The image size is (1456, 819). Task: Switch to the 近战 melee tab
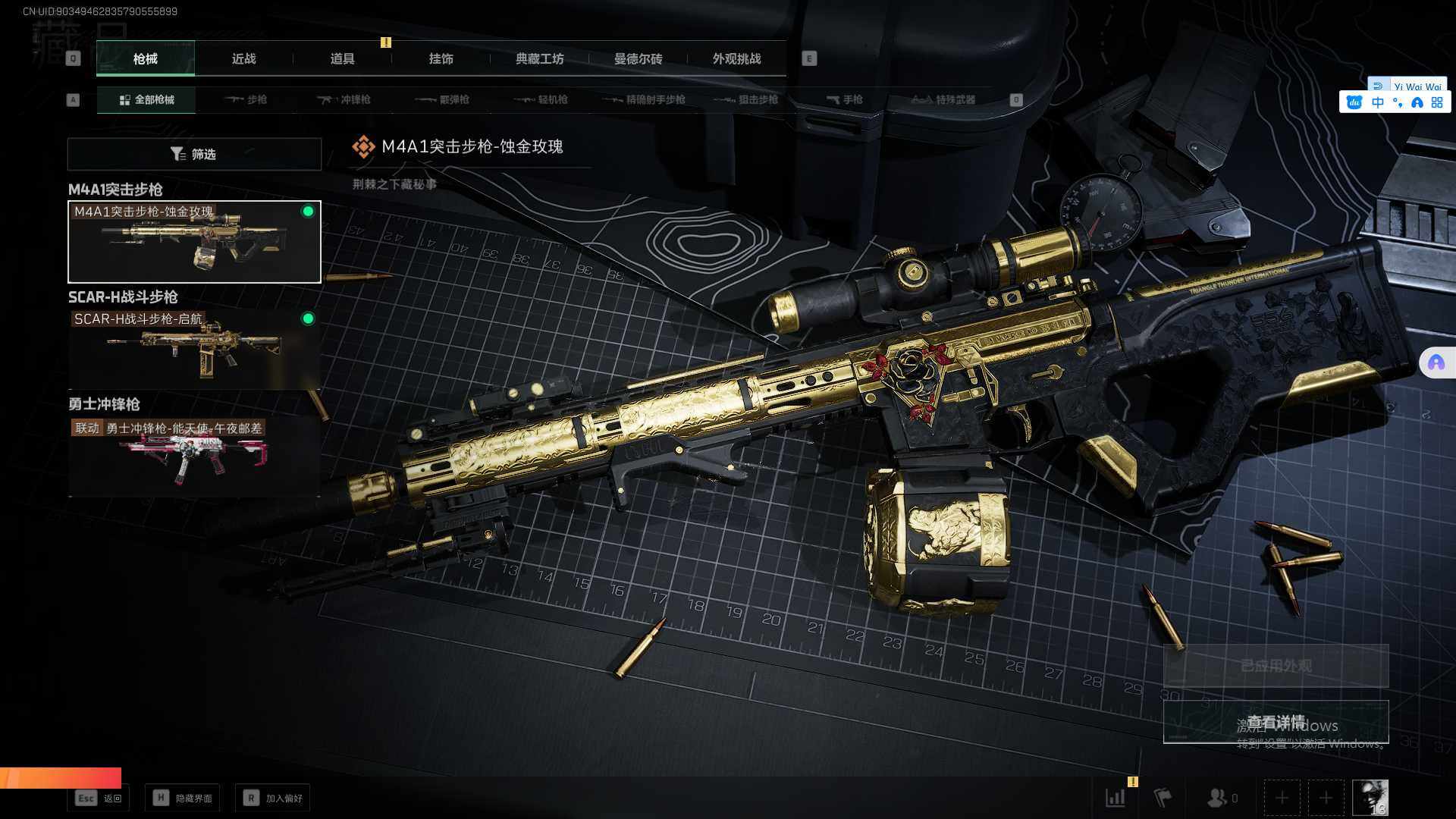coord(243,59)
